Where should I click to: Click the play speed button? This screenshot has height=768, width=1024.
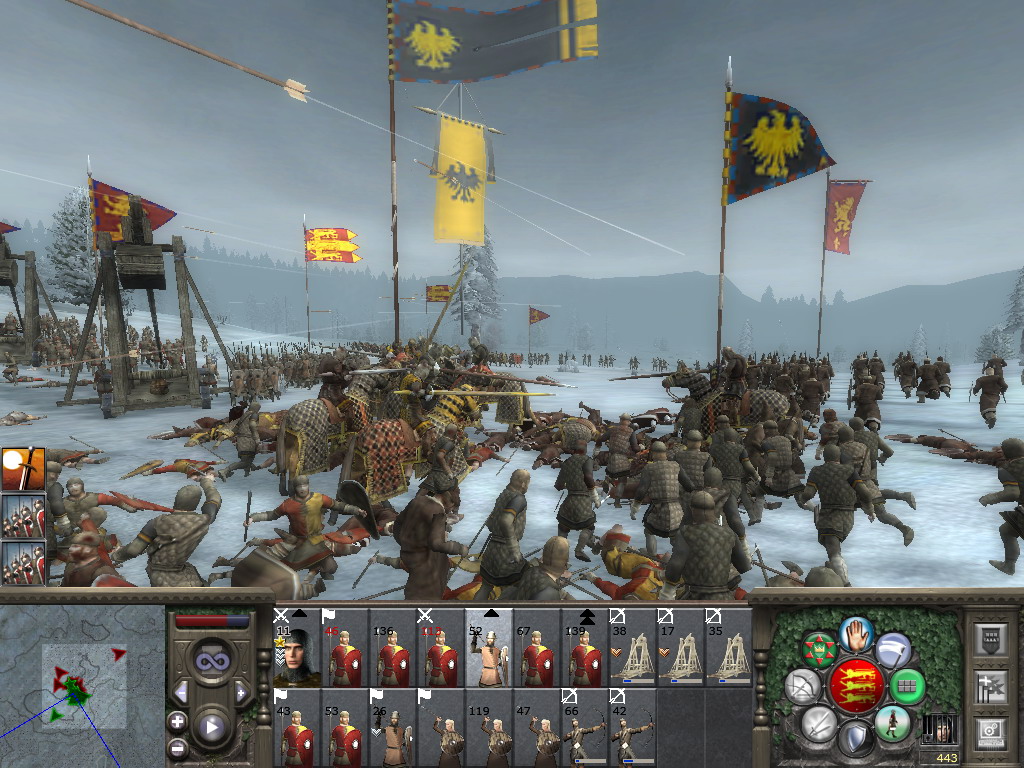click(212, 727)
